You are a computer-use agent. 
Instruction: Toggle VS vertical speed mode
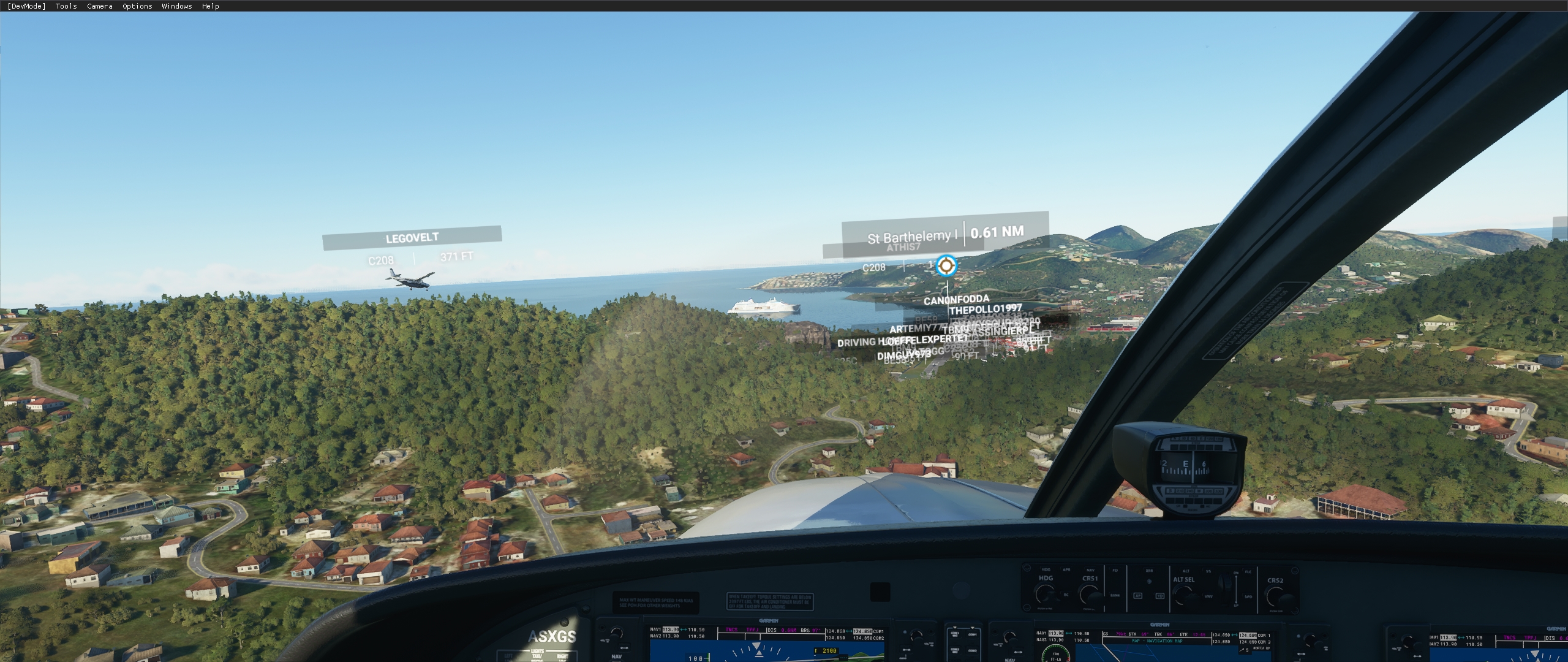pyautogui.click(x=1208, y=571)
